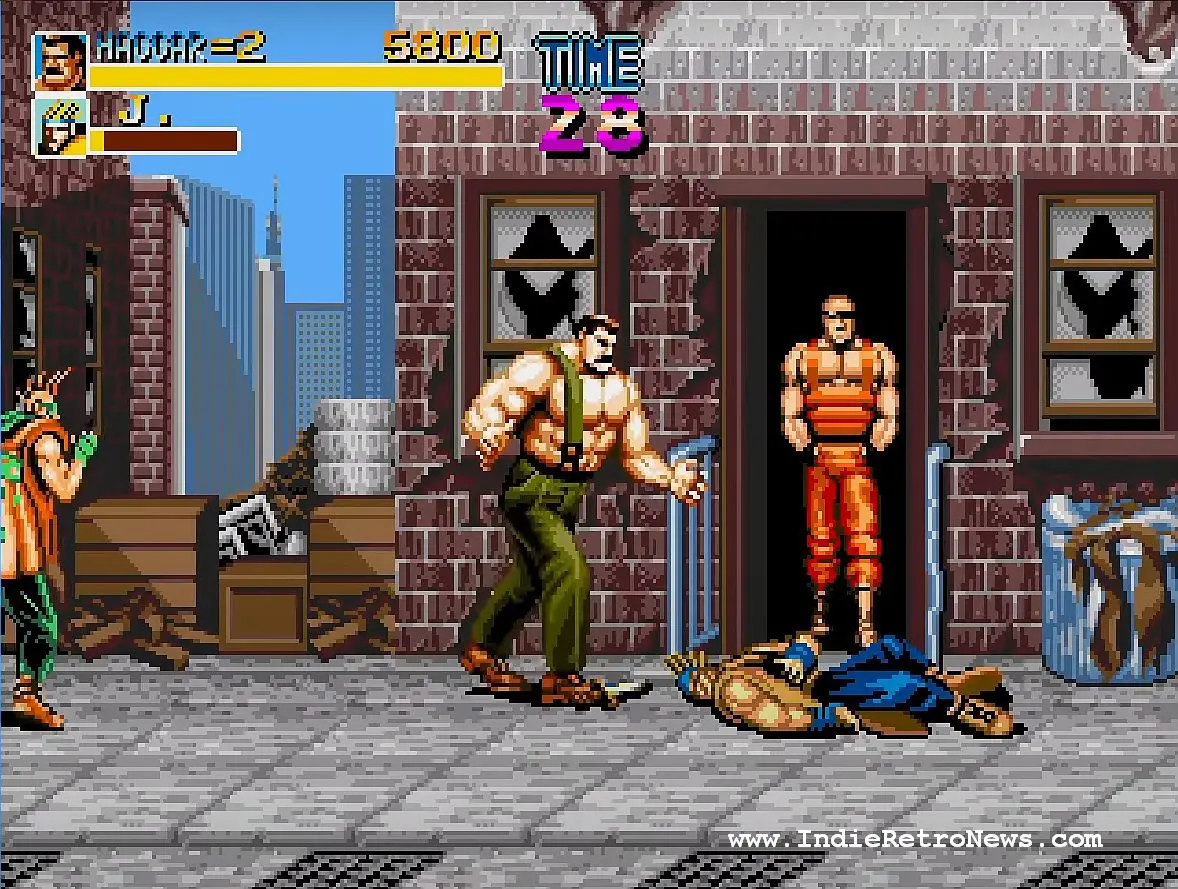
Task: Click Haggar's player portrait
Action: coord(61,61)
